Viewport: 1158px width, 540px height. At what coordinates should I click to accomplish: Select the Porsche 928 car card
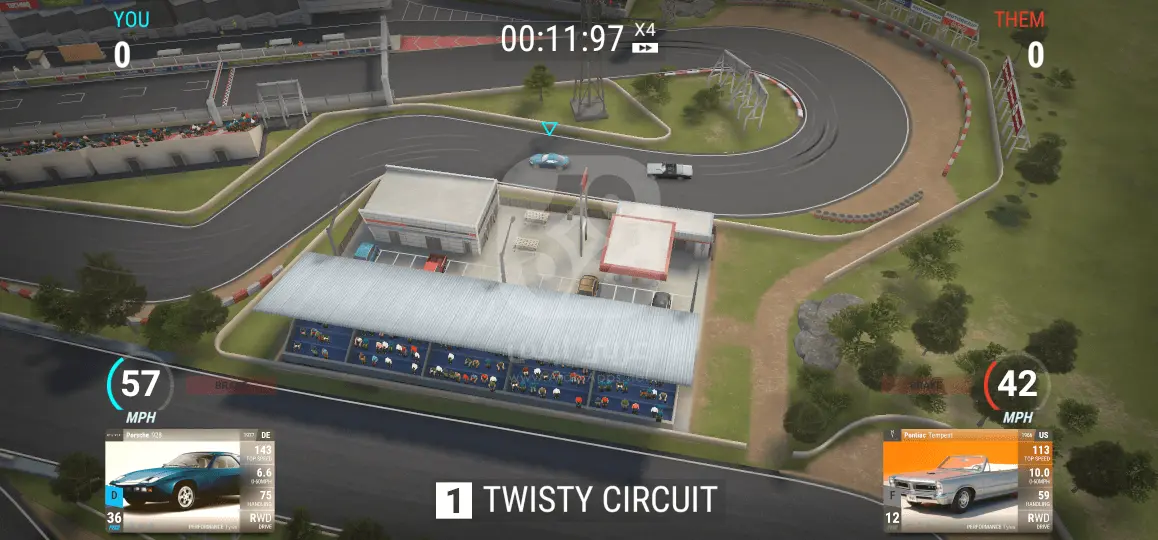tap(189, 481)
